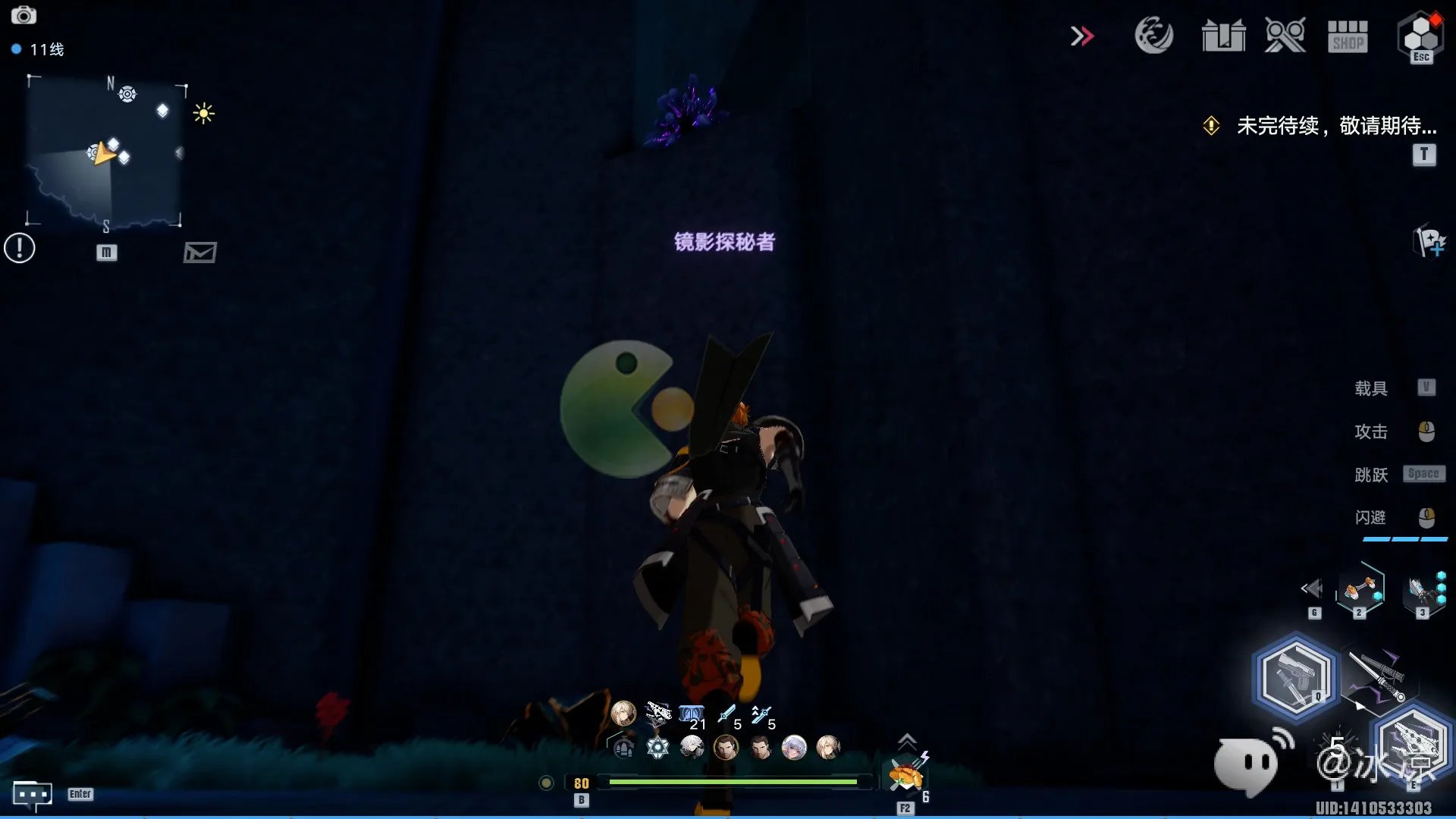Open the chat box icon
This screenshot has width=1456, height=819.
32,795
